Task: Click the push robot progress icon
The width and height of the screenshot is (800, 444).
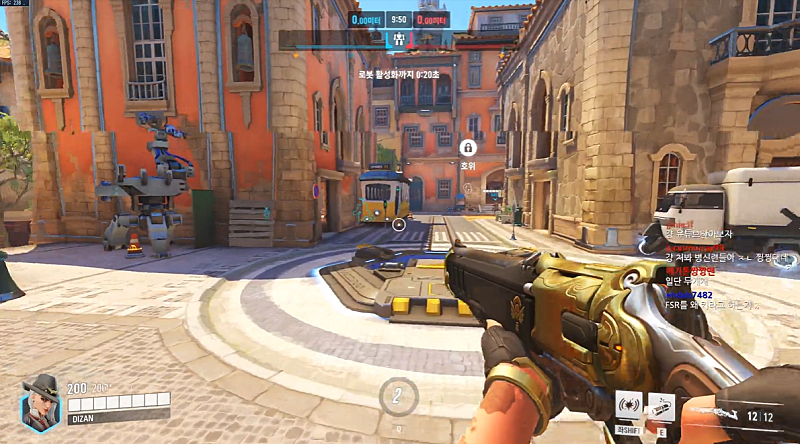Action: (x=399, y=40)
